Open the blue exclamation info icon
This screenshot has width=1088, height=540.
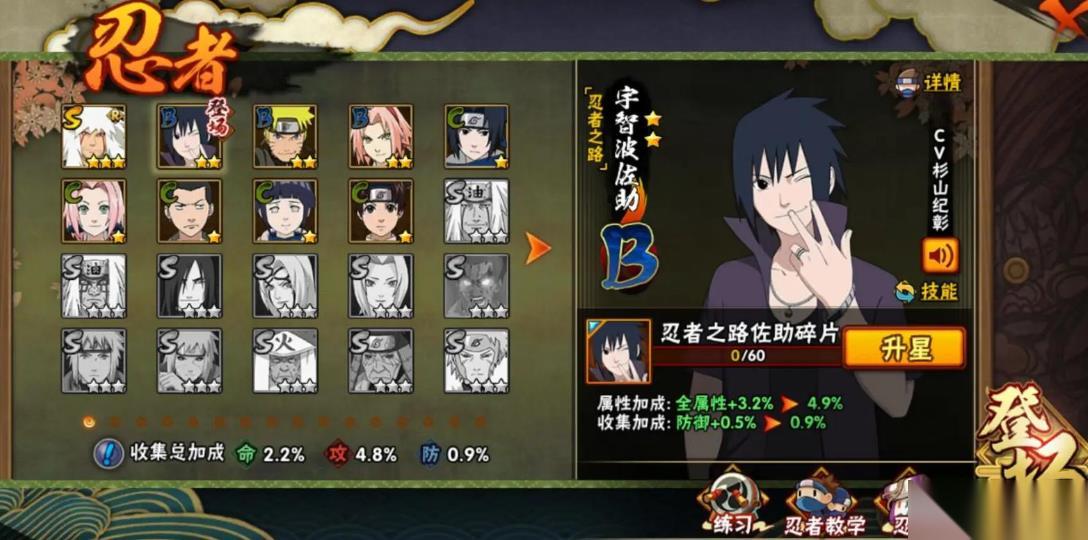(107, 454)
